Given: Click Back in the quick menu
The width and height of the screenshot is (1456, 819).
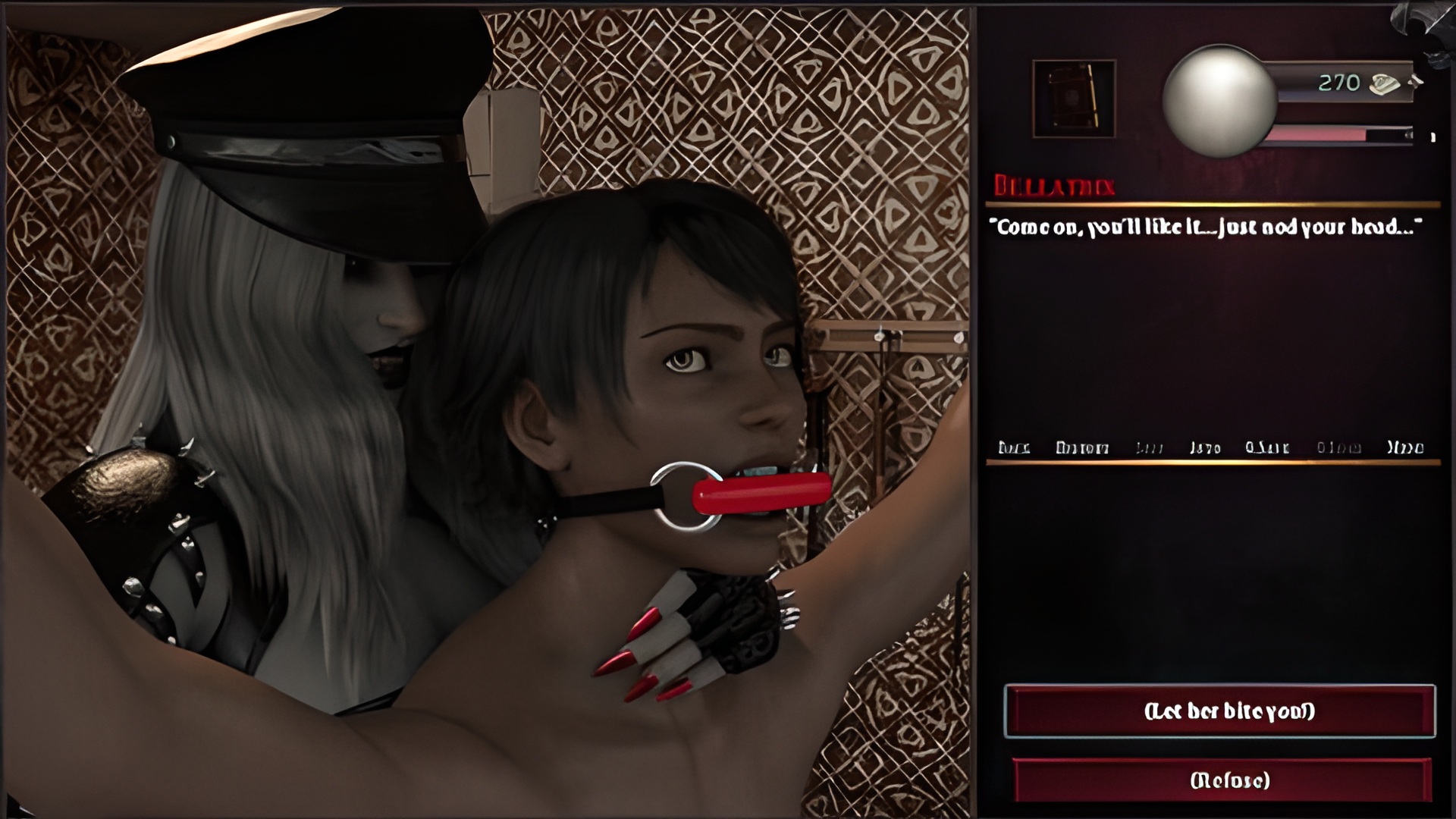Looking at the screenshot, I should pyautogui.click(x=1014, y=447).
